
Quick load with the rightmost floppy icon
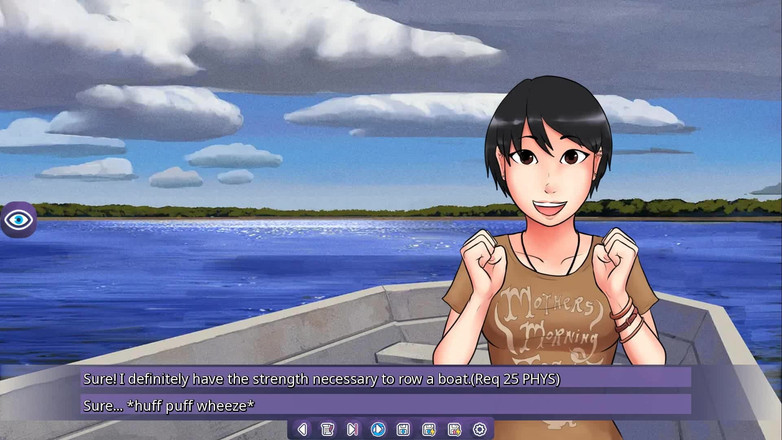[x=454, y=429]
